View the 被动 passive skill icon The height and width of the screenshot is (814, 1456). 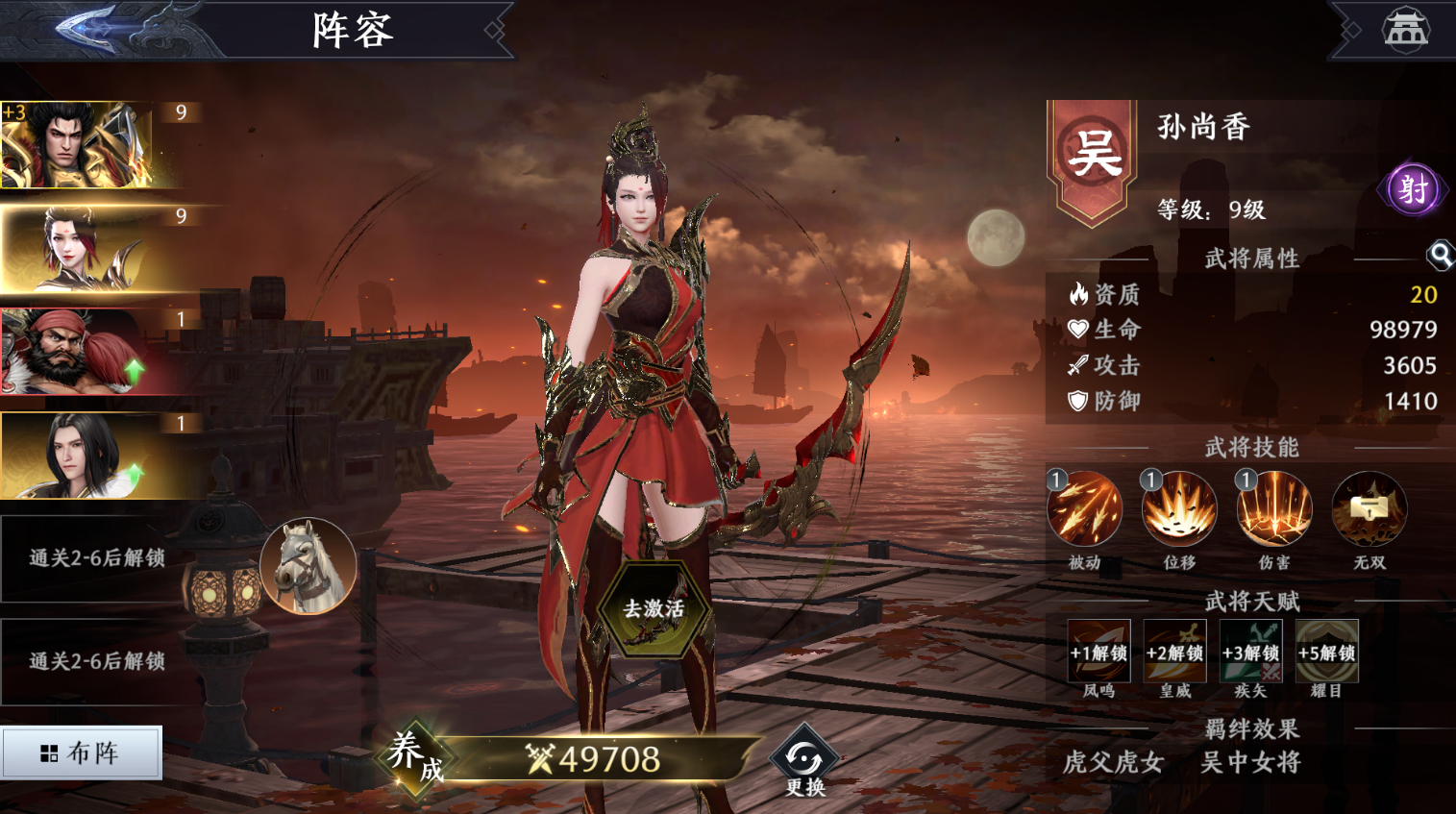(1084, 509)
